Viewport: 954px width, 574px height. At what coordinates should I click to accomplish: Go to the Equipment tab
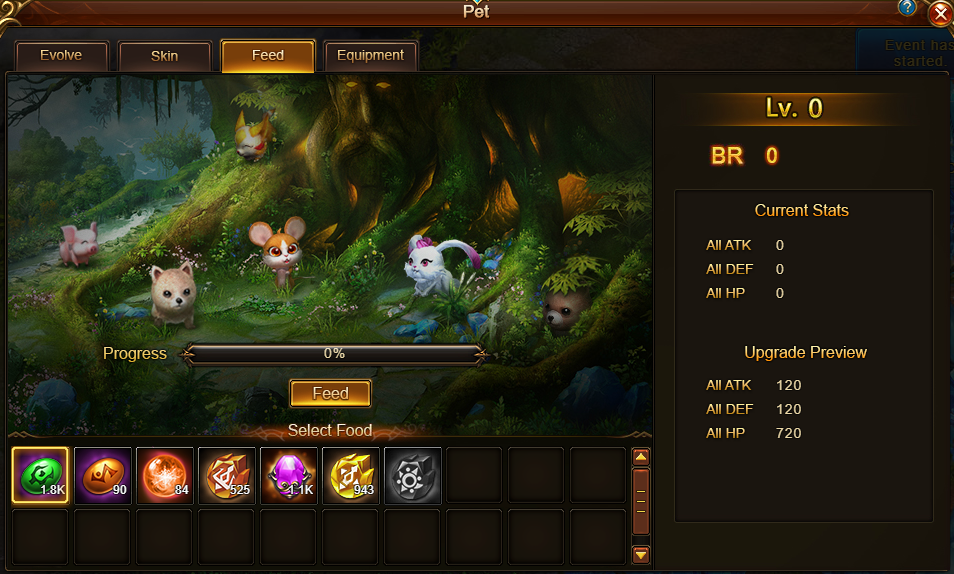click(x=370, y=56)
